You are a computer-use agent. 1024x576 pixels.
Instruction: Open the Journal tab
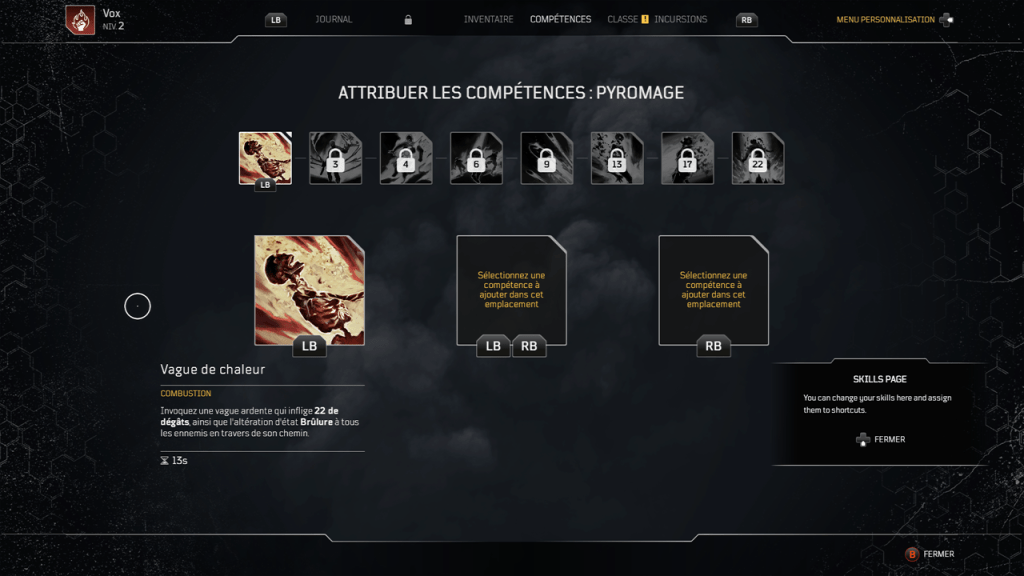333,19
